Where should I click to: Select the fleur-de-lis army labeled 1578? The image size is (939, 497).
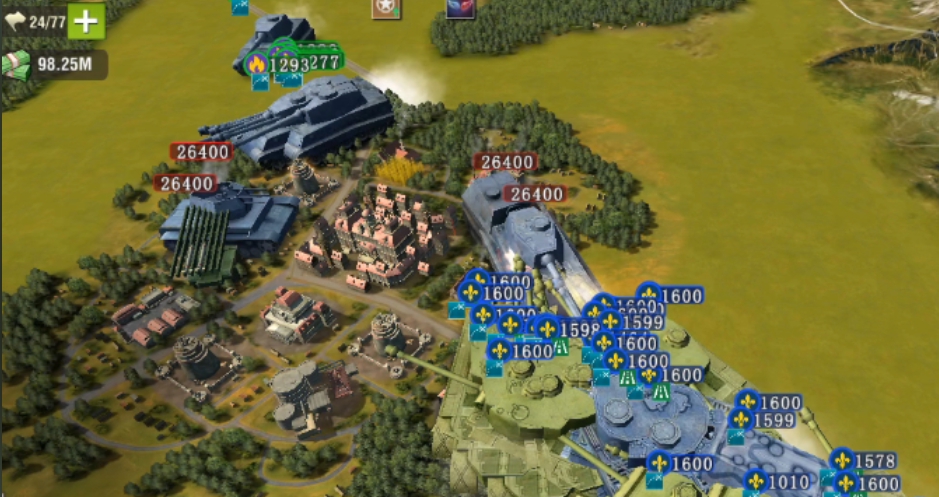[x=864, y=461]
